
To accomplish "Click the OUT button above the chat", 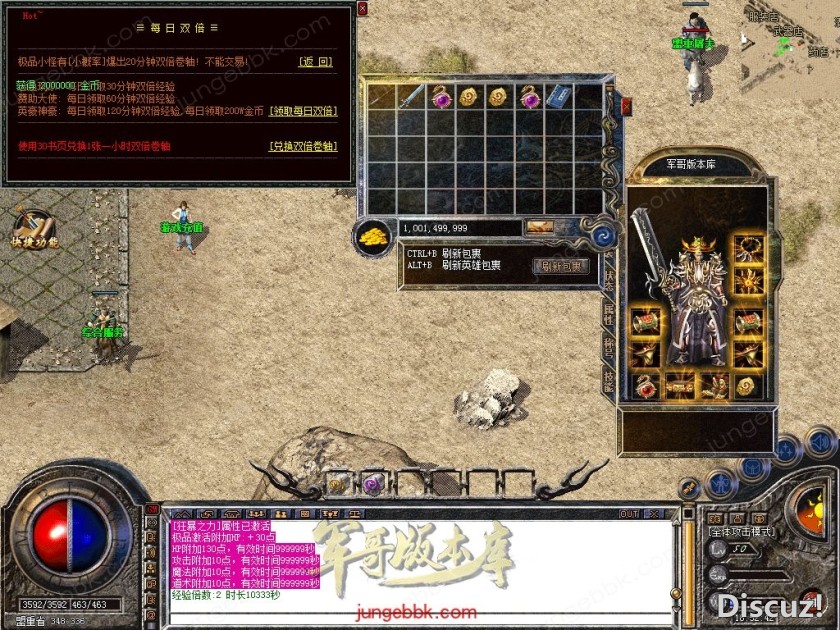I will 628,514.
